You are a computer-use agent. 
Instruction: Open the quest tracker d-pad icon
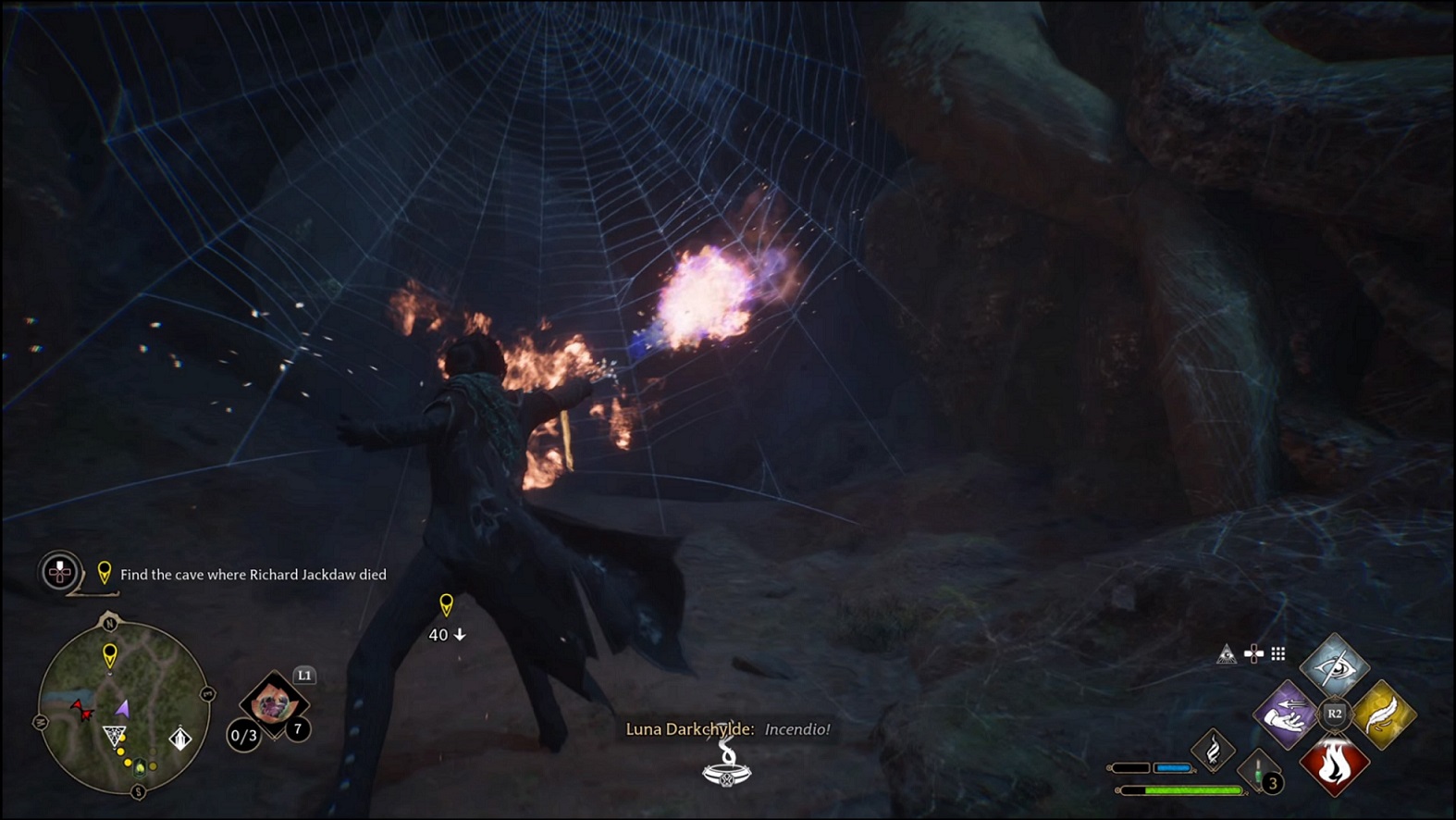[x=58, y=574]
